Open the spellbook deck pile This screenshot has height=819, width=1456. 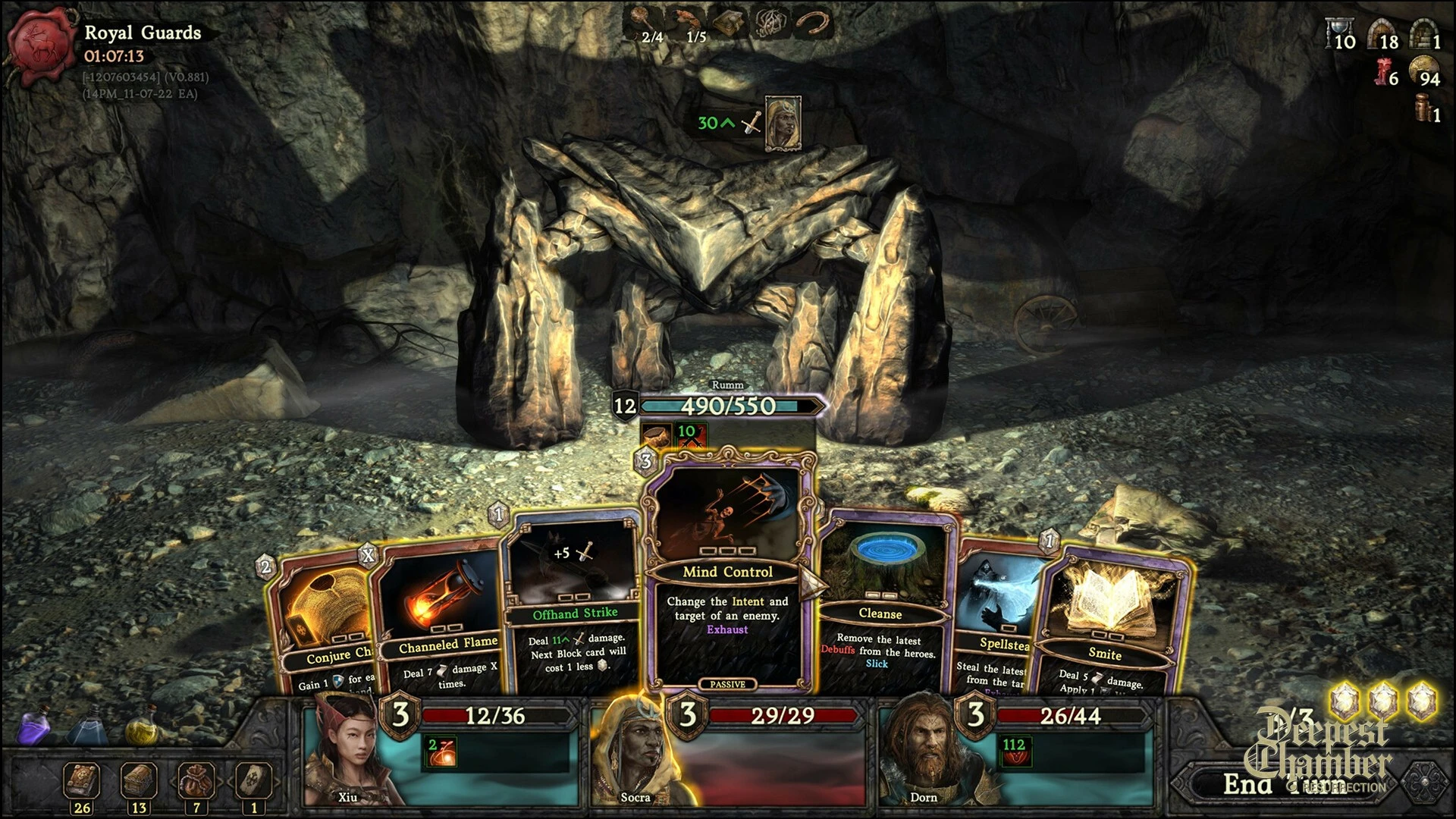pyautogui.click(x=82, y=781)
